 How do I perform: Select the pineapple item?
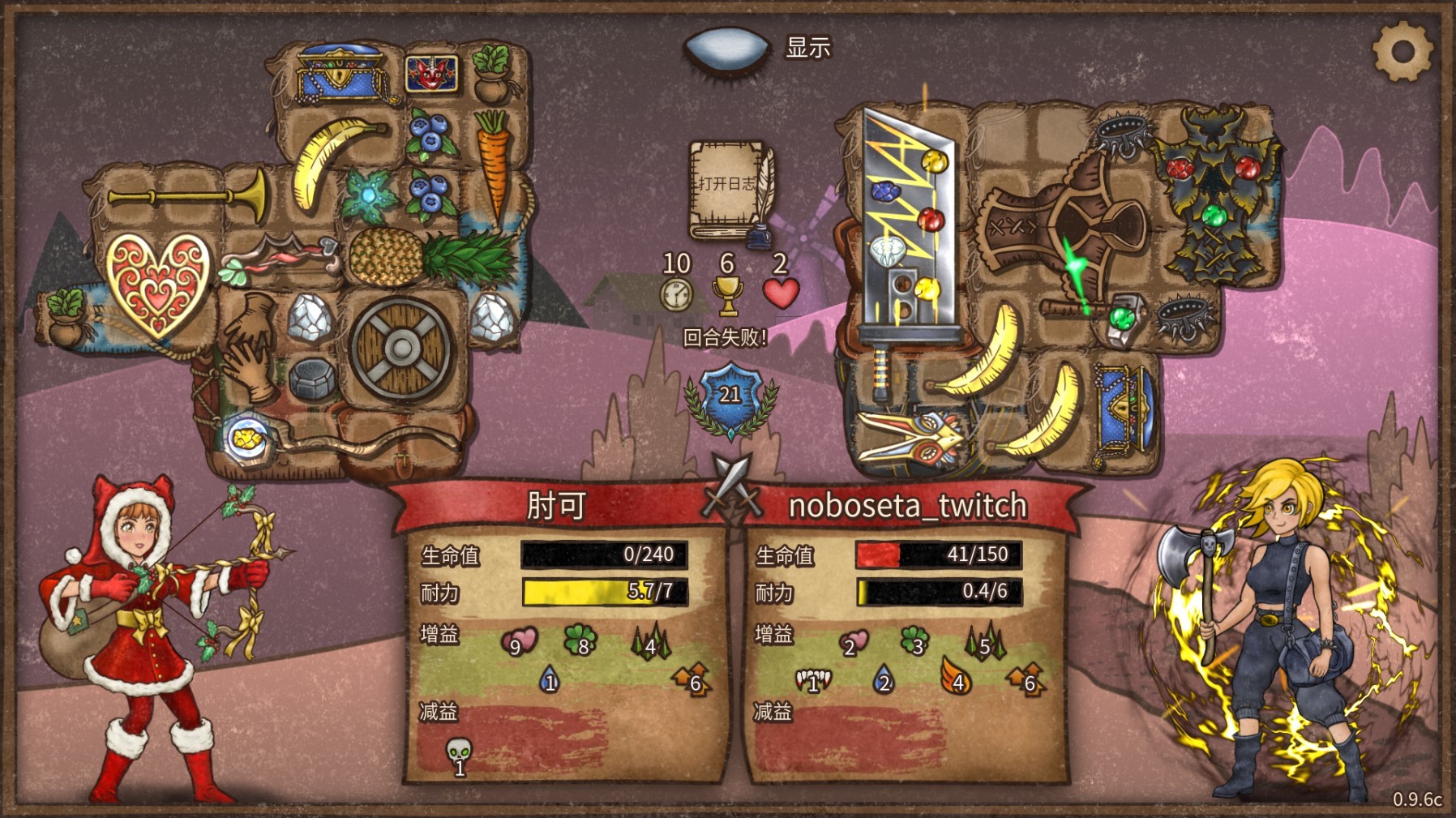pos(428,256)
